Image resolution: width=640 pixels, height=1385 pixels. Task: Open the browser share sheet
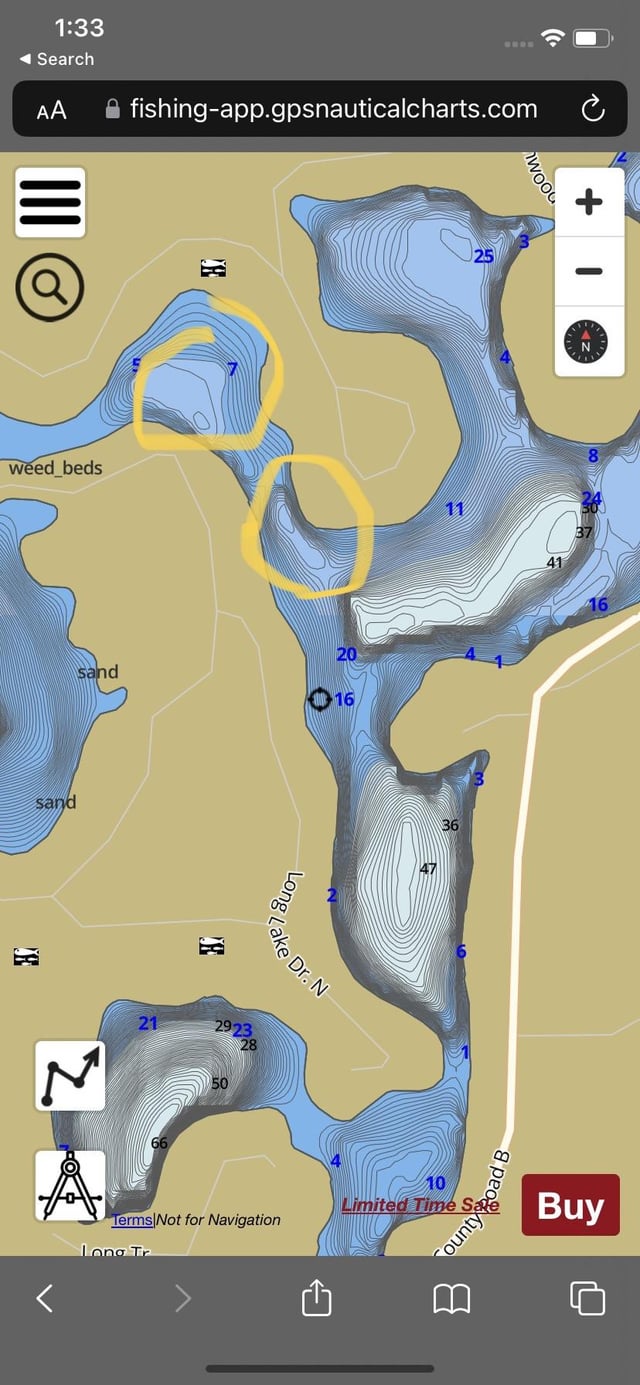pyautogui.click(x=316, y=1298)
